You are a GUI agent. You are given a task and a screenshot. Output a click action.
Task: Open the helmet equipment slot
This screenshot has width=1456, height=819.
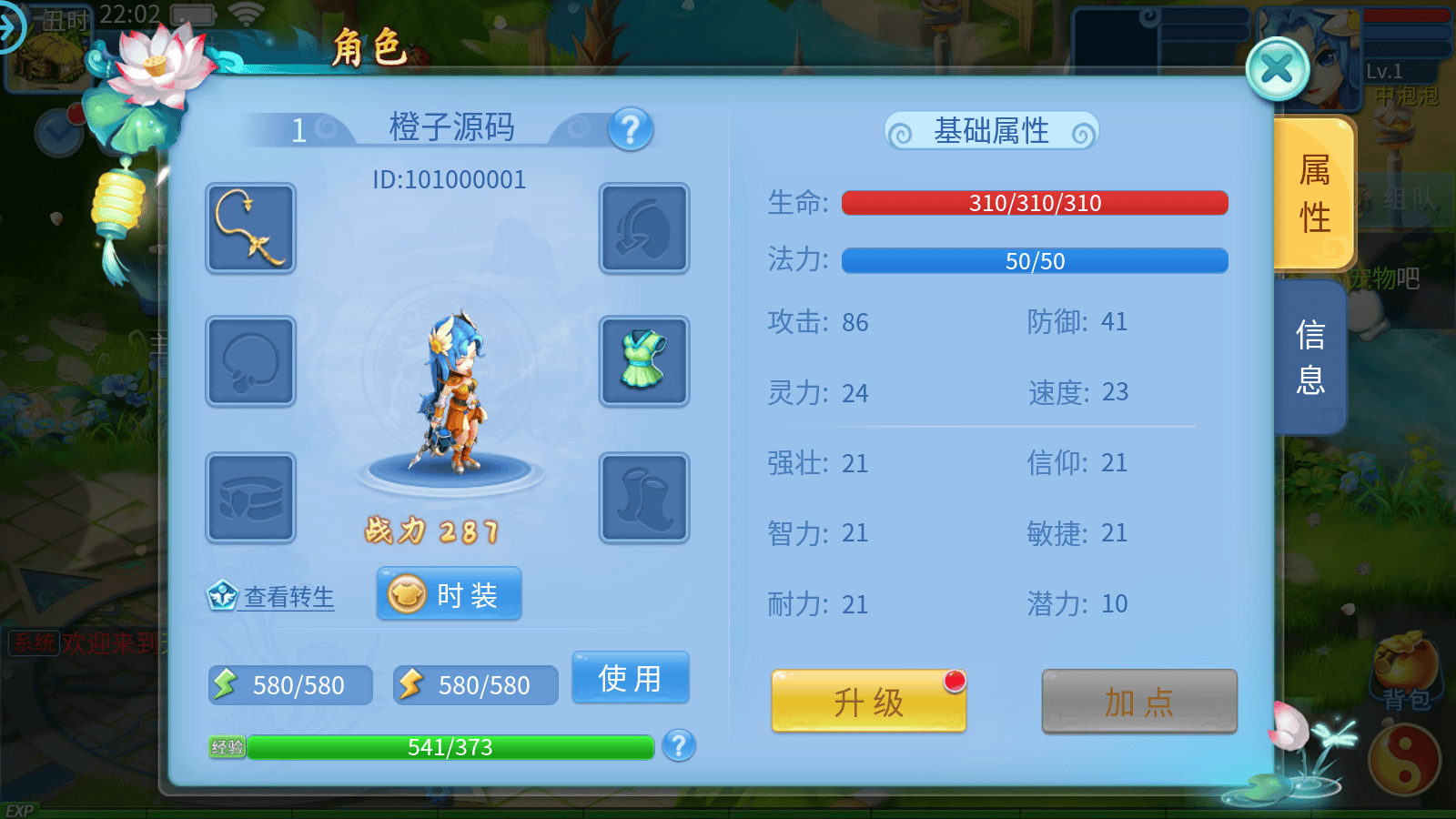click(x=643, y=228)
